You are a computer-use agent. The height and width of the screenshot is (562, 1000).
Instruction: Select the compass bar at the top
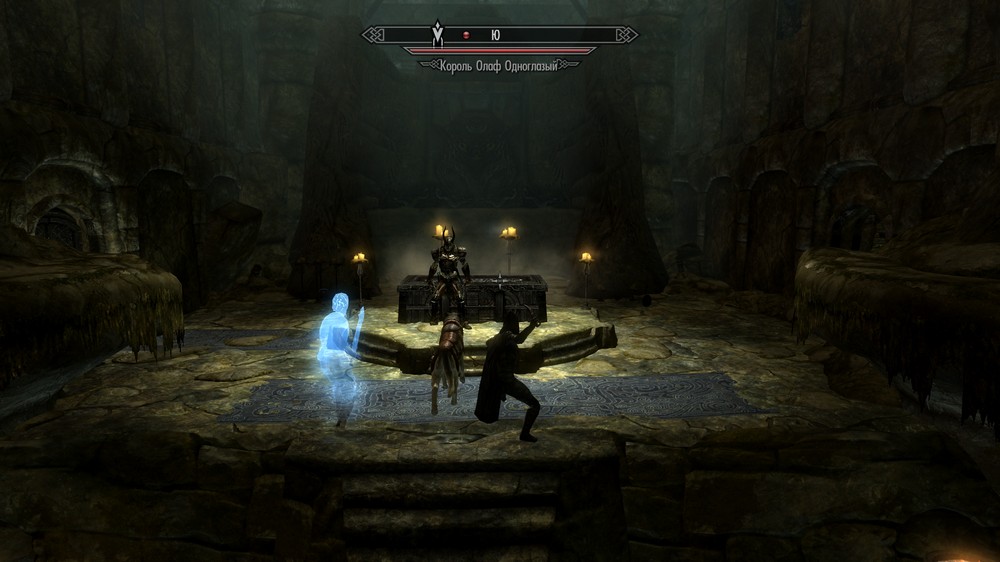click(x=500, y=36)
